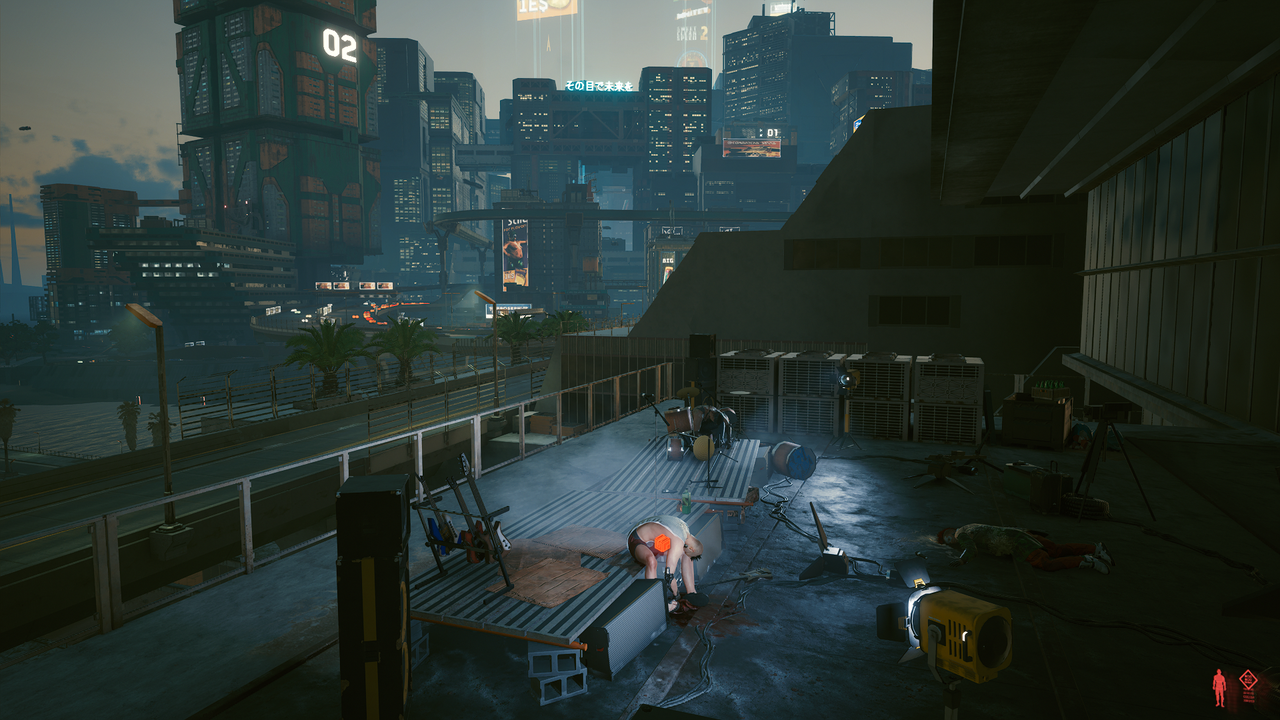Click the red human body silhouette icon
Screen dimensions: 1280x720
pos(1219,687)
